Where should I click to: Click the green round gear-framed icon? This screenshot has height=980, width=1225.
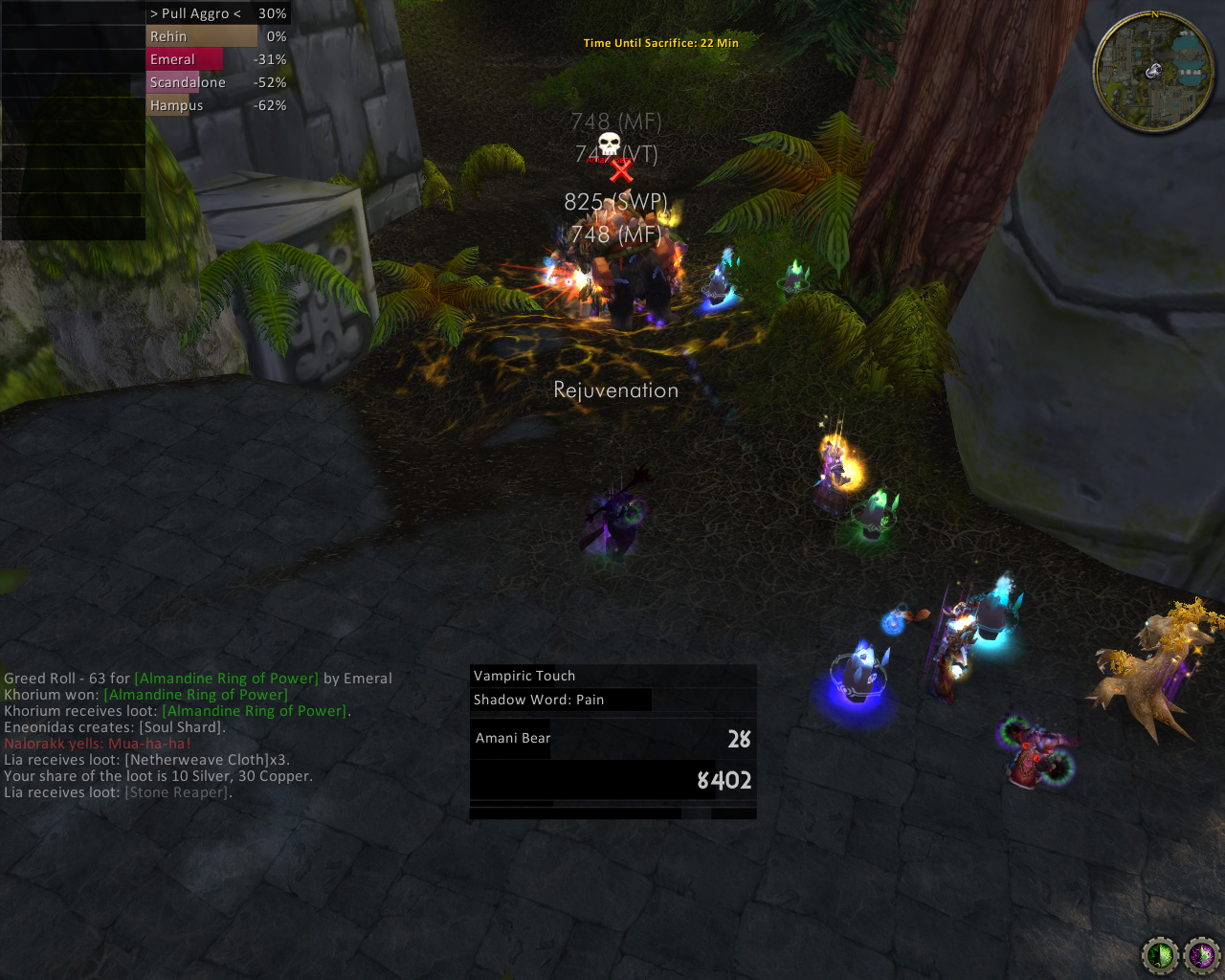(1161, 954)
